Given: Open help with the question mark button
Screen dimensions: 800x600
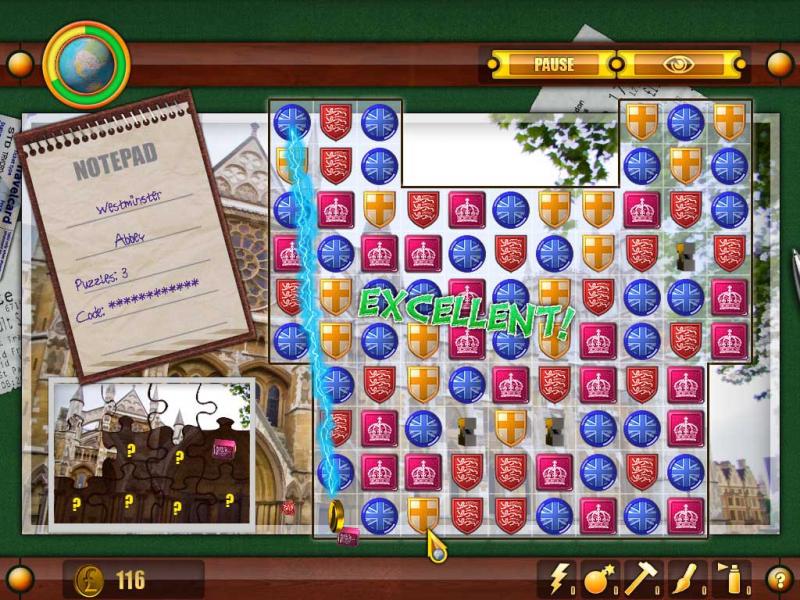Looking at the screenshot, I should coord(778,578).
